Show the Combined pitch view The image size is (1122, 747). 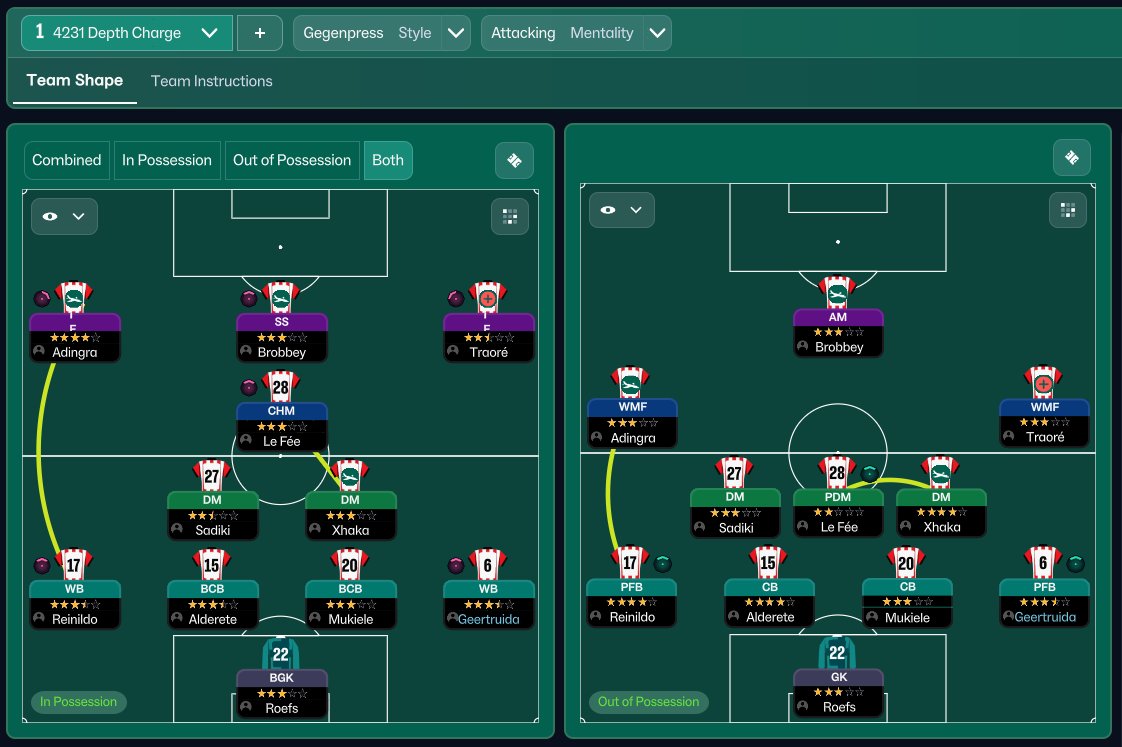67,160
